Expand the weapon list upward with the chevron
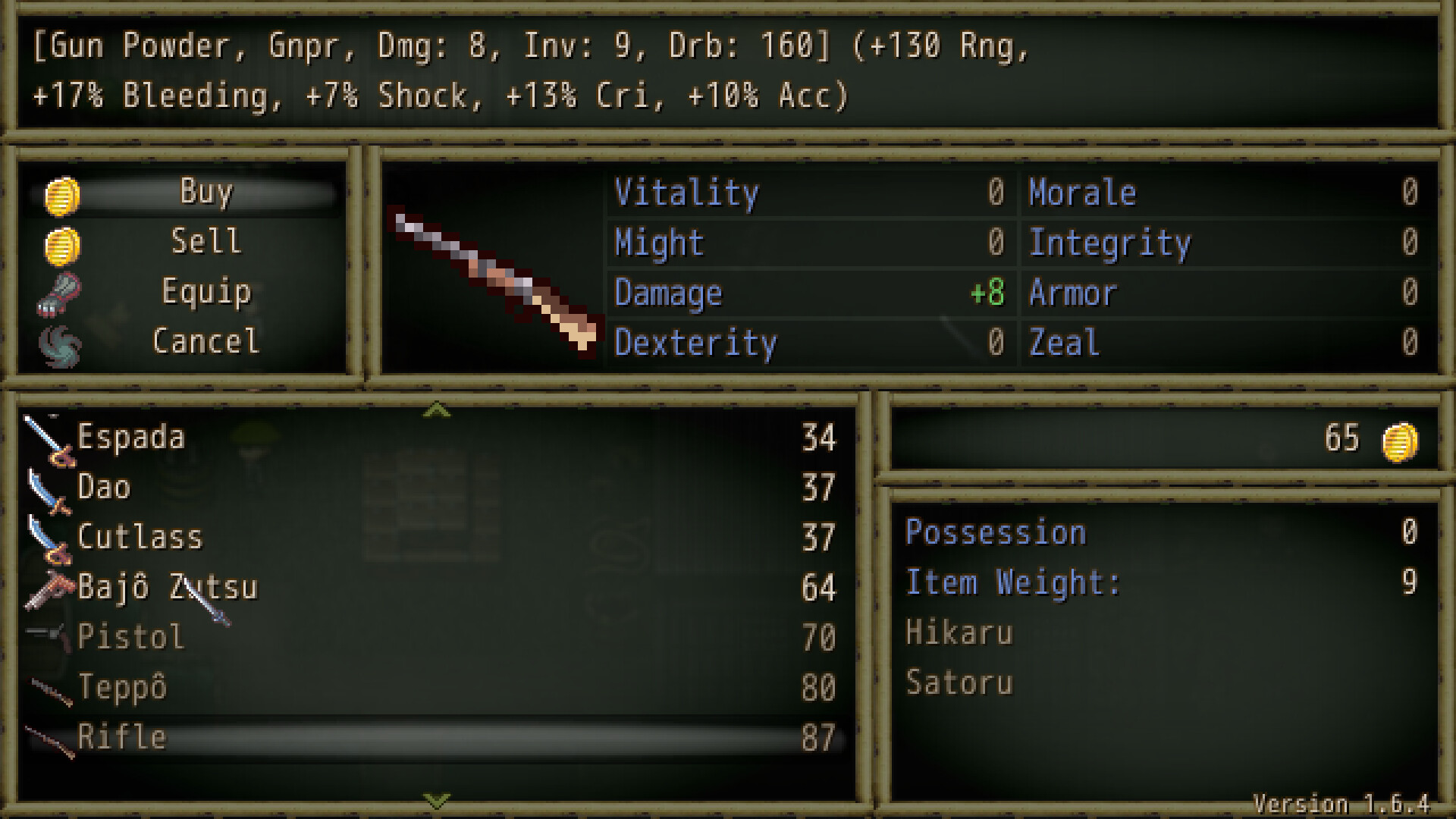This screenshot has width=1456, height=819. click(x=436, y=409)
